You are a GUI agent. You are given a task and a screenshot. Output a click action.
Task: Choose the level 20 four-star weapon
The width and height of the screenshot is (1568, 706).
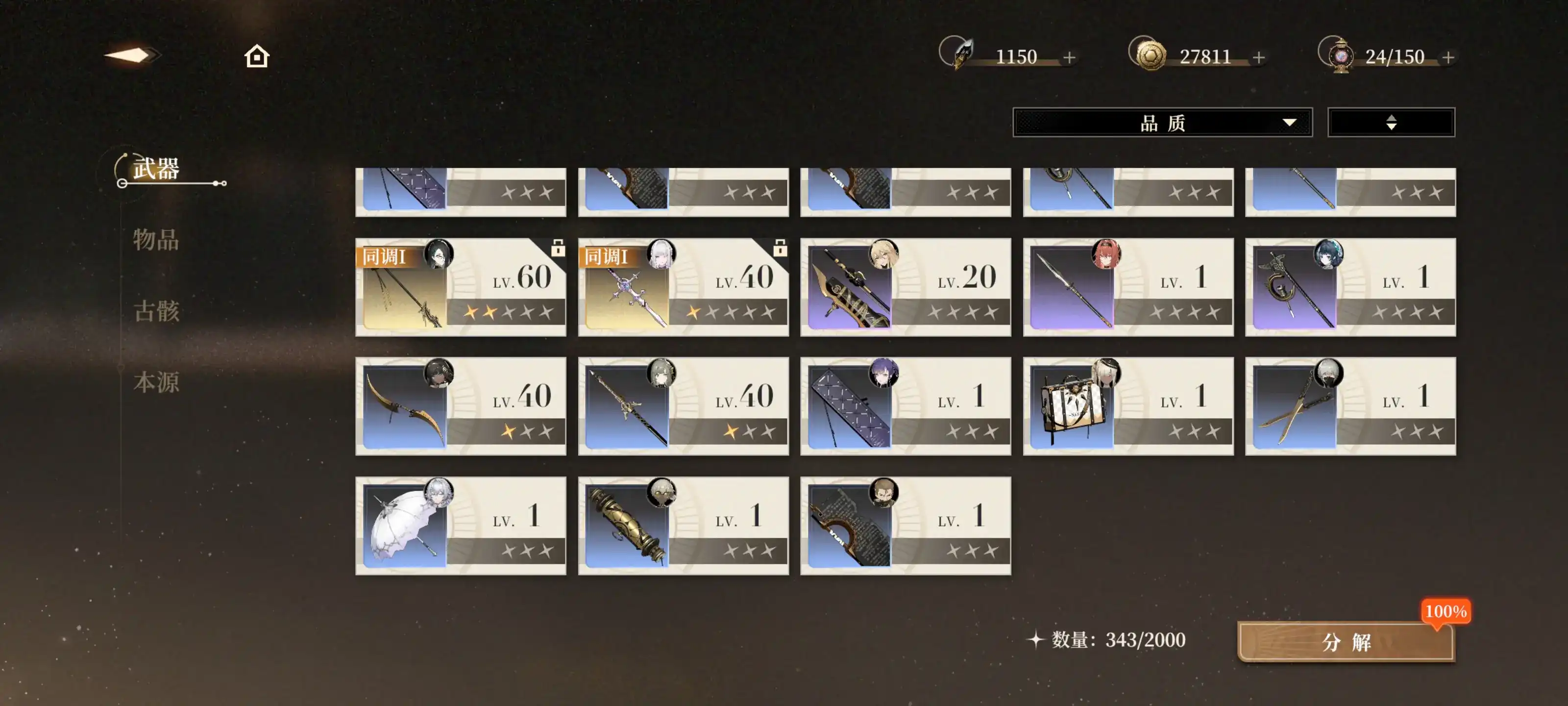(905, 287)
